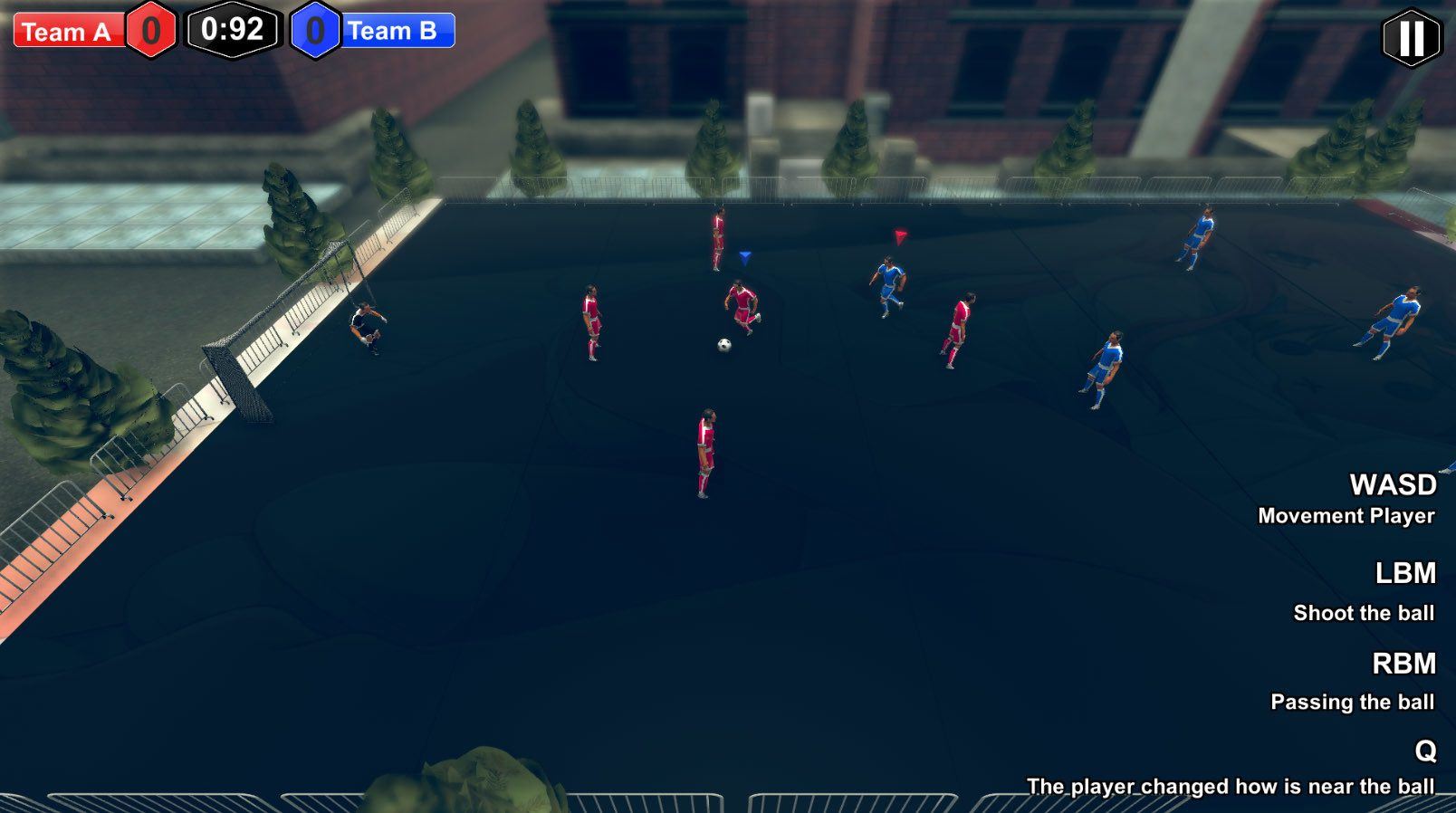The height and width of the screenshot is (813, 1456).
Task: Click Team B's score hexagon showing 0
Action: click(316, 31)
